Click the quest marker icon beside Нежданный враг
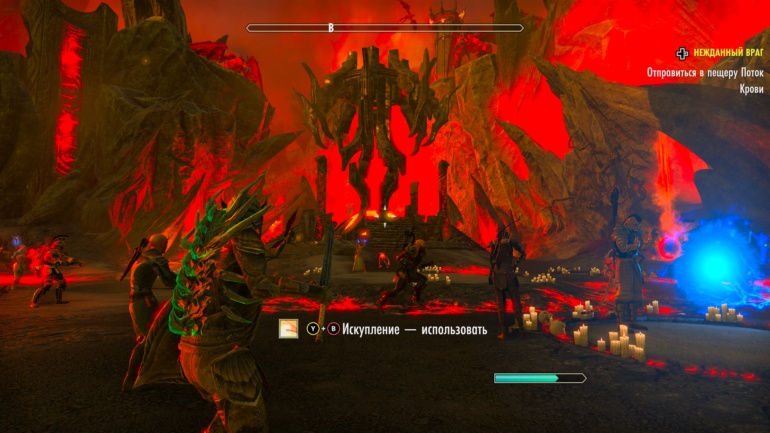 (x=682, y=54)
